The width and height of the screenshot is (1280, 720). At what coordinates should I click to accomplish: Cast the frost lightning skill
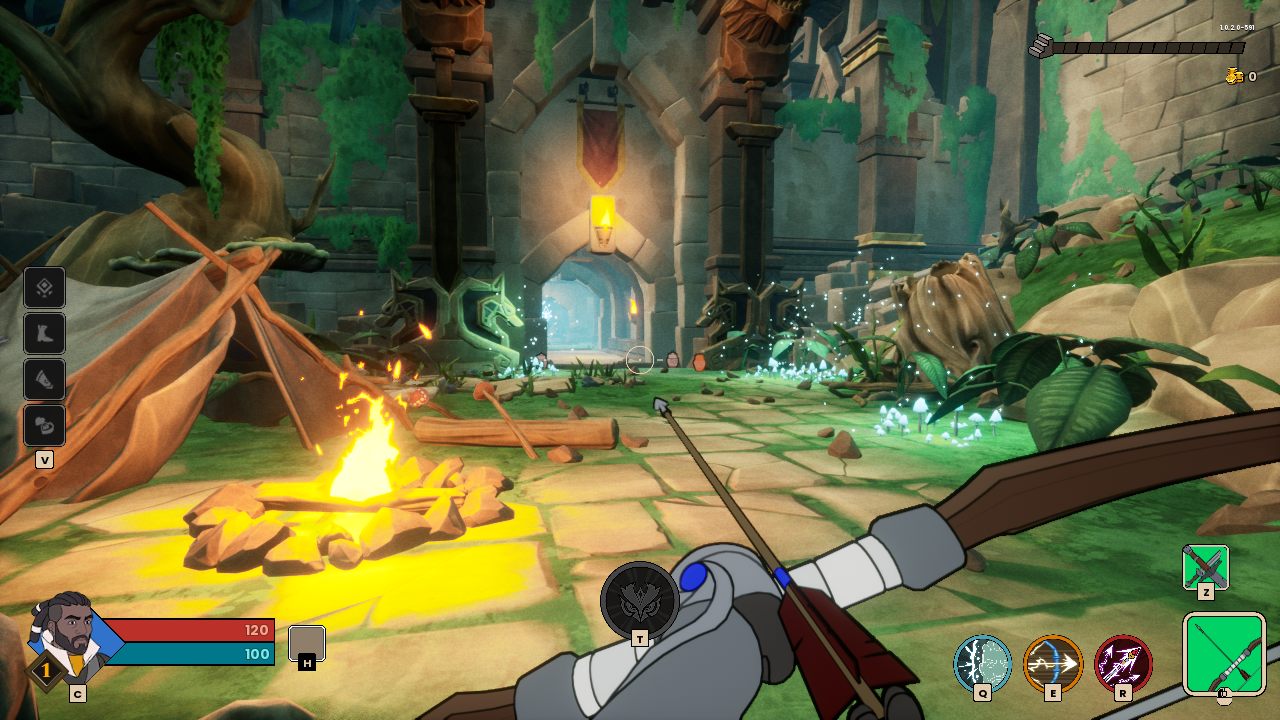pyautogui.click(x=983, y=663)
